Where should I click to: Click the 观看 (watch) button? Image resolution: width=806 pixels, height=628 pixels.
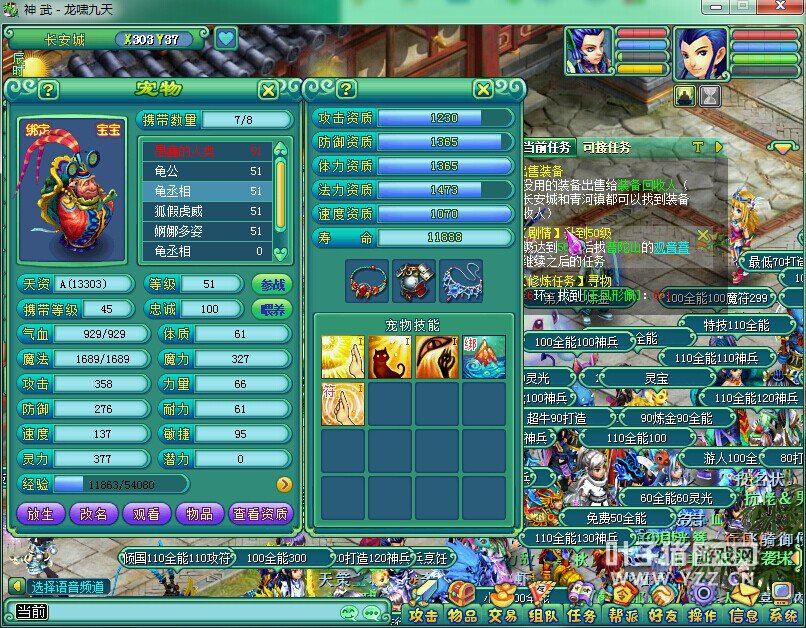click(x=146, y=514)
